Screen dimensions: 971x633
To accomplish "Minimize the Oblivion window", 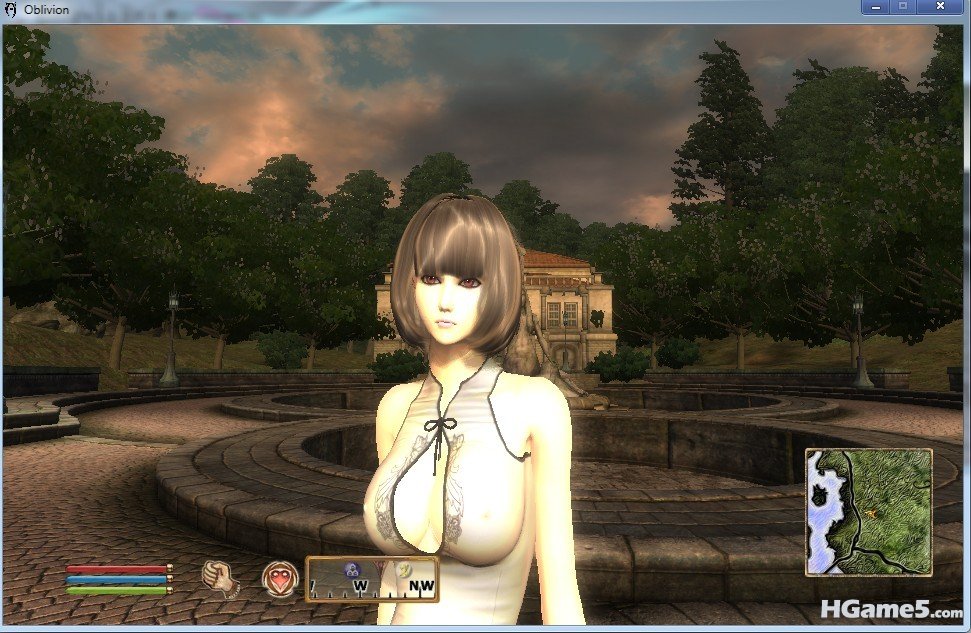I will coord(876,7).
